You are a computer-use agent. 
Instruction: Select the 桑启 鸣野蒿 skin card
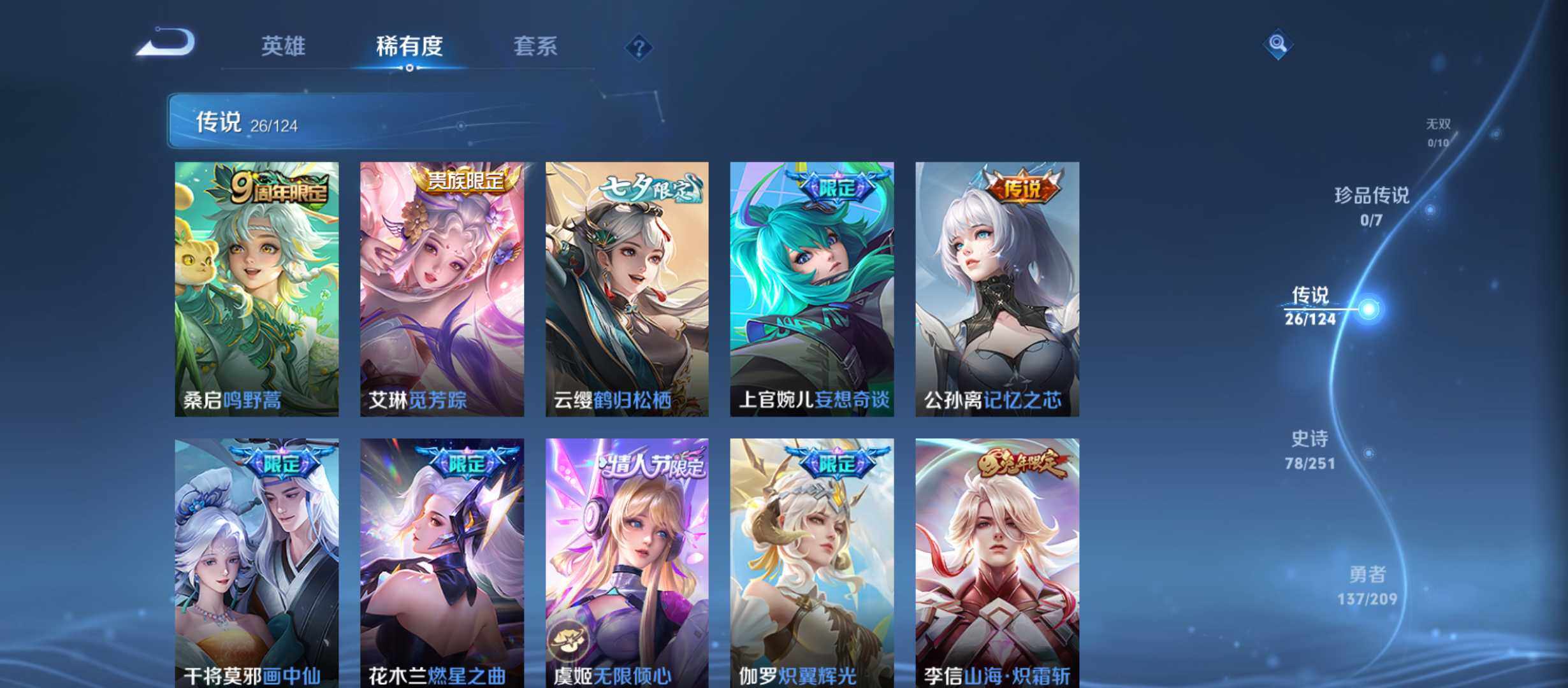coord(257,289)
